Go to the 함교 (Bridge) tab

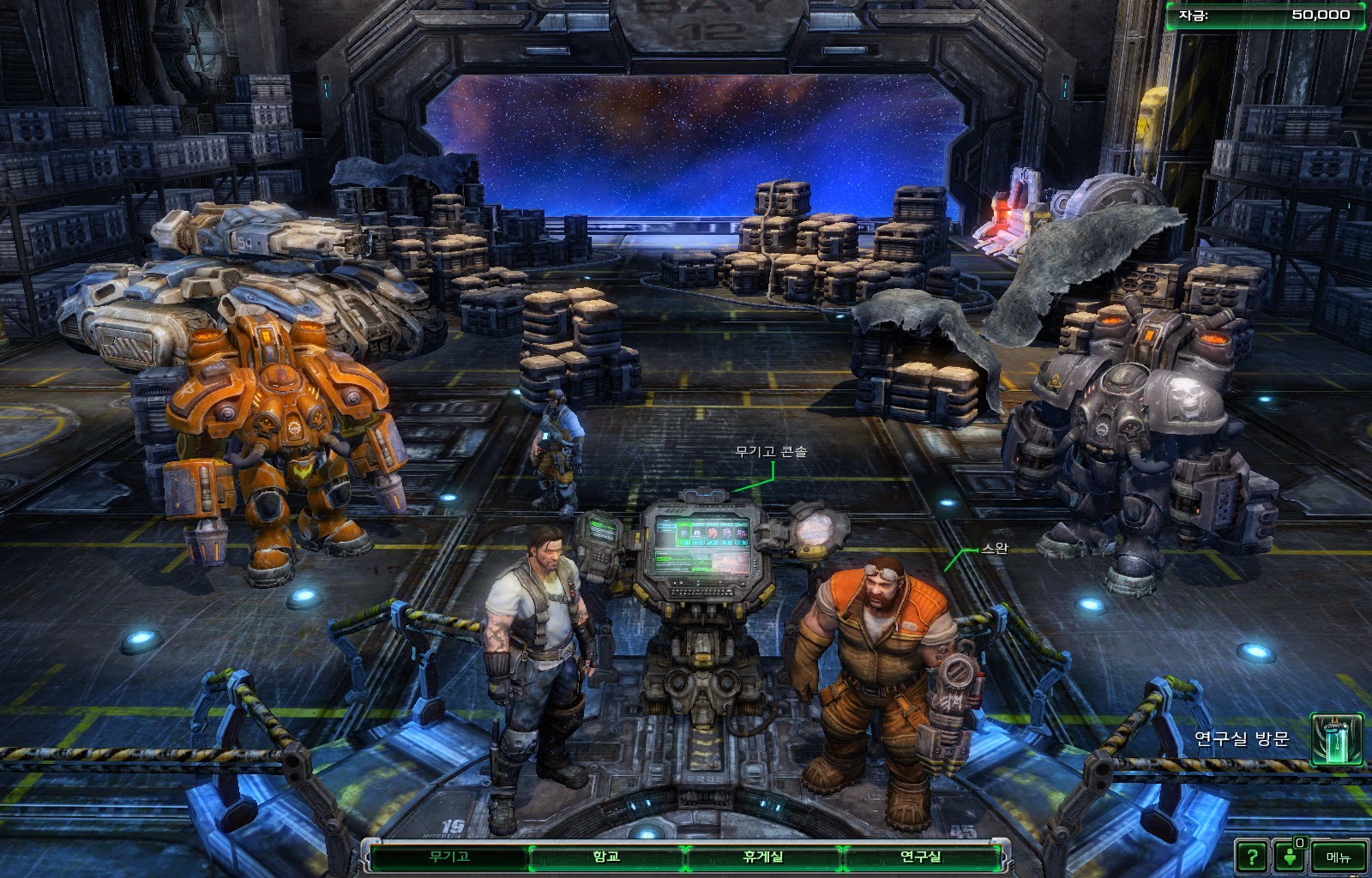pyautogui.click(x=606, y=857)
